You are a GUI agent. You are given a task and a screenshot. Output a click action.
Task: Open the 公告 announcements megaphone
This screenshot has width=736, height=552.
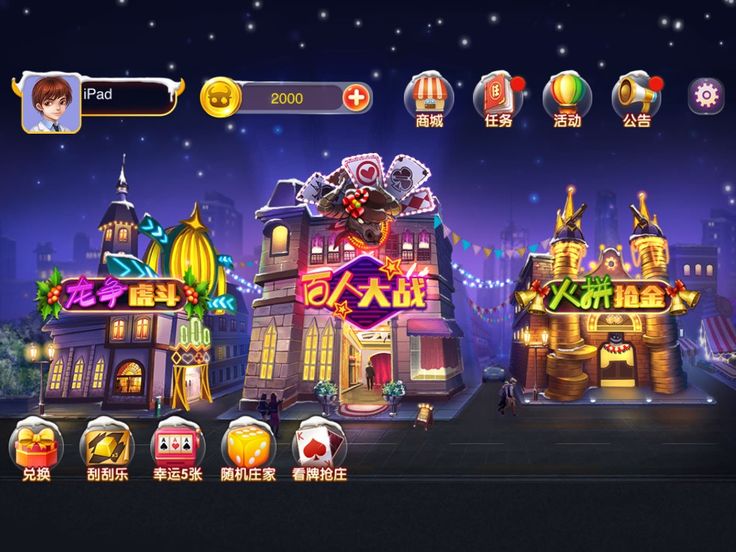636,97
